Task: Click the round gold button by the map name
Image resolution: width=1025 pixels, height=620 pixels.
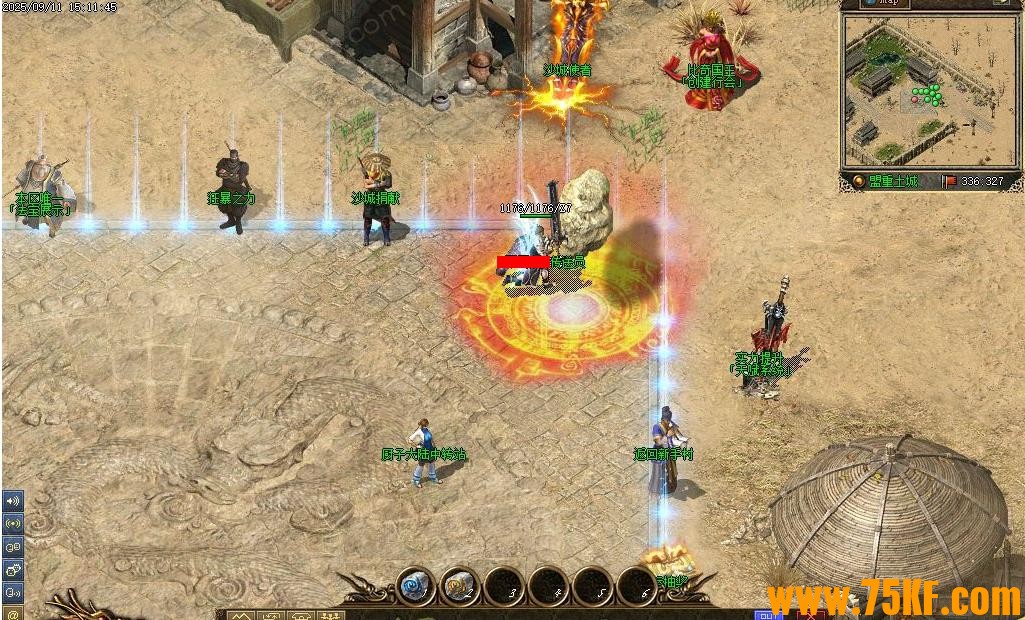Action: pyautogui.click(x=858, y=181)
